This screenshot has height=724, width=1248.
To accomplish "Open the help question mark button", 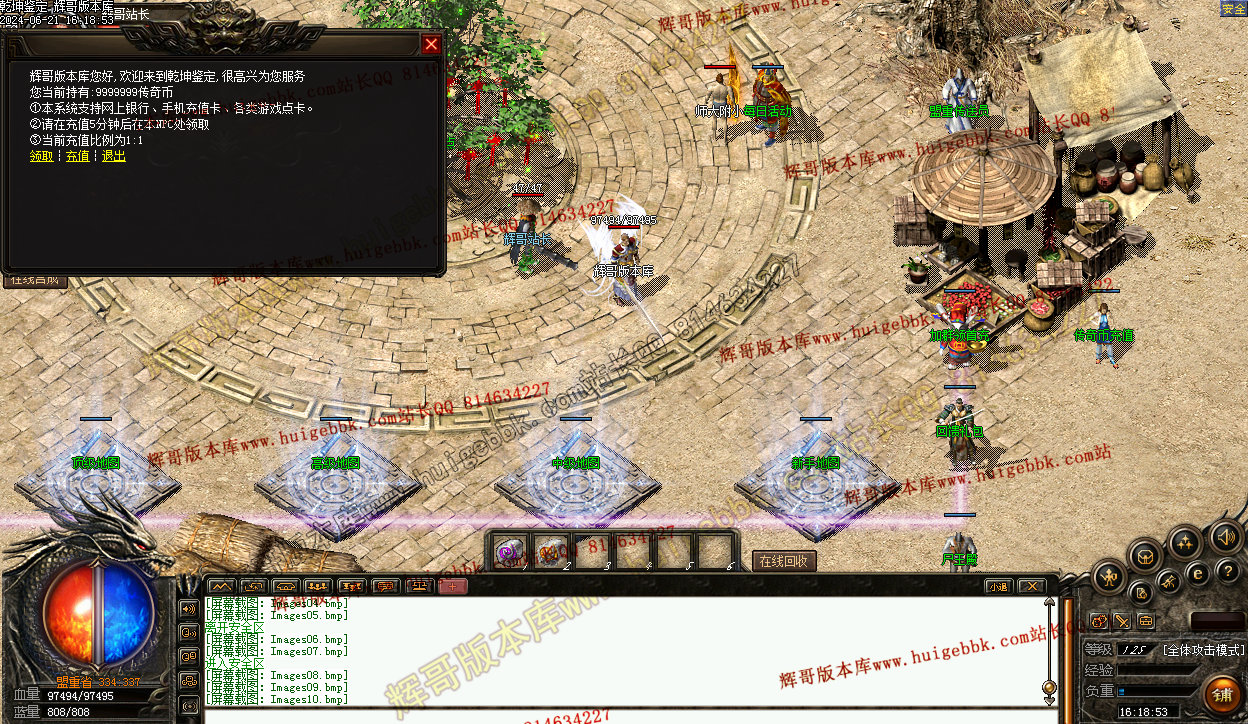I will pos(1228,572).
